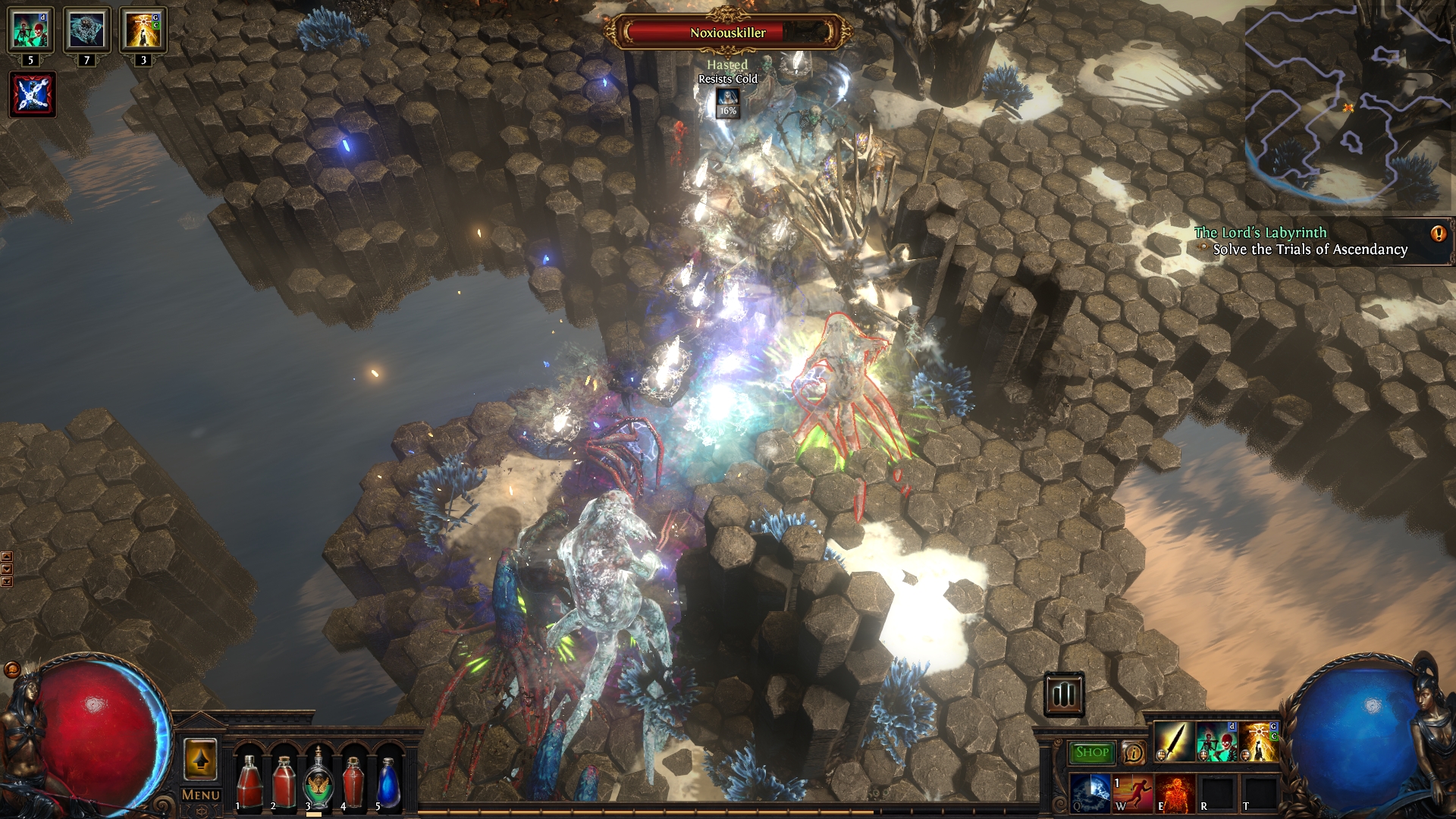Open the green Shop button
This screenshot has height=819, width=1456.
coord(1092,752)
